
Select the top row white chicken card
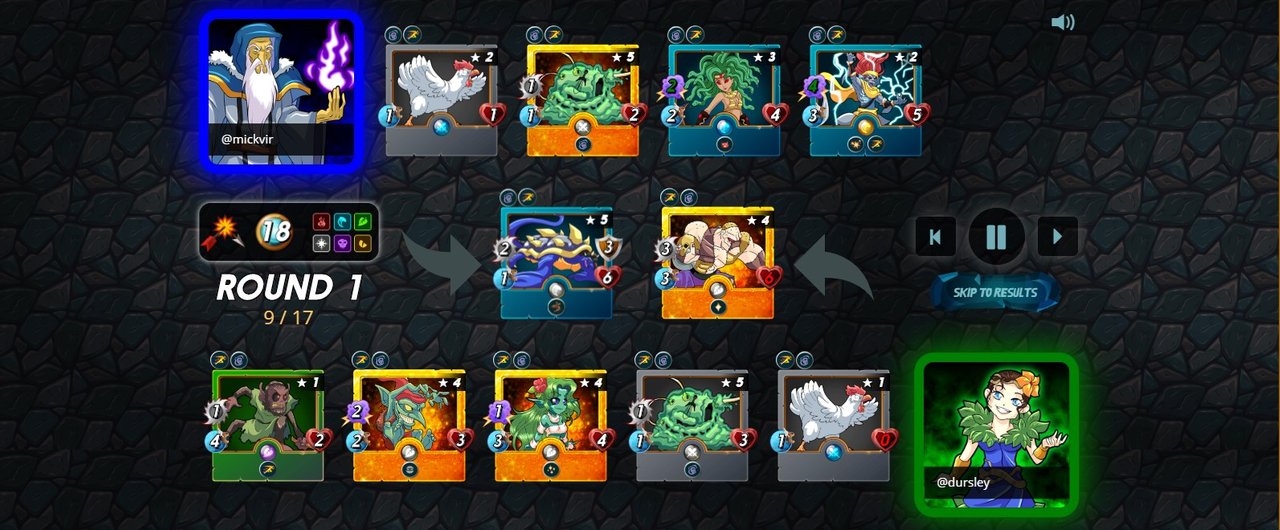(x=441, y=100)
